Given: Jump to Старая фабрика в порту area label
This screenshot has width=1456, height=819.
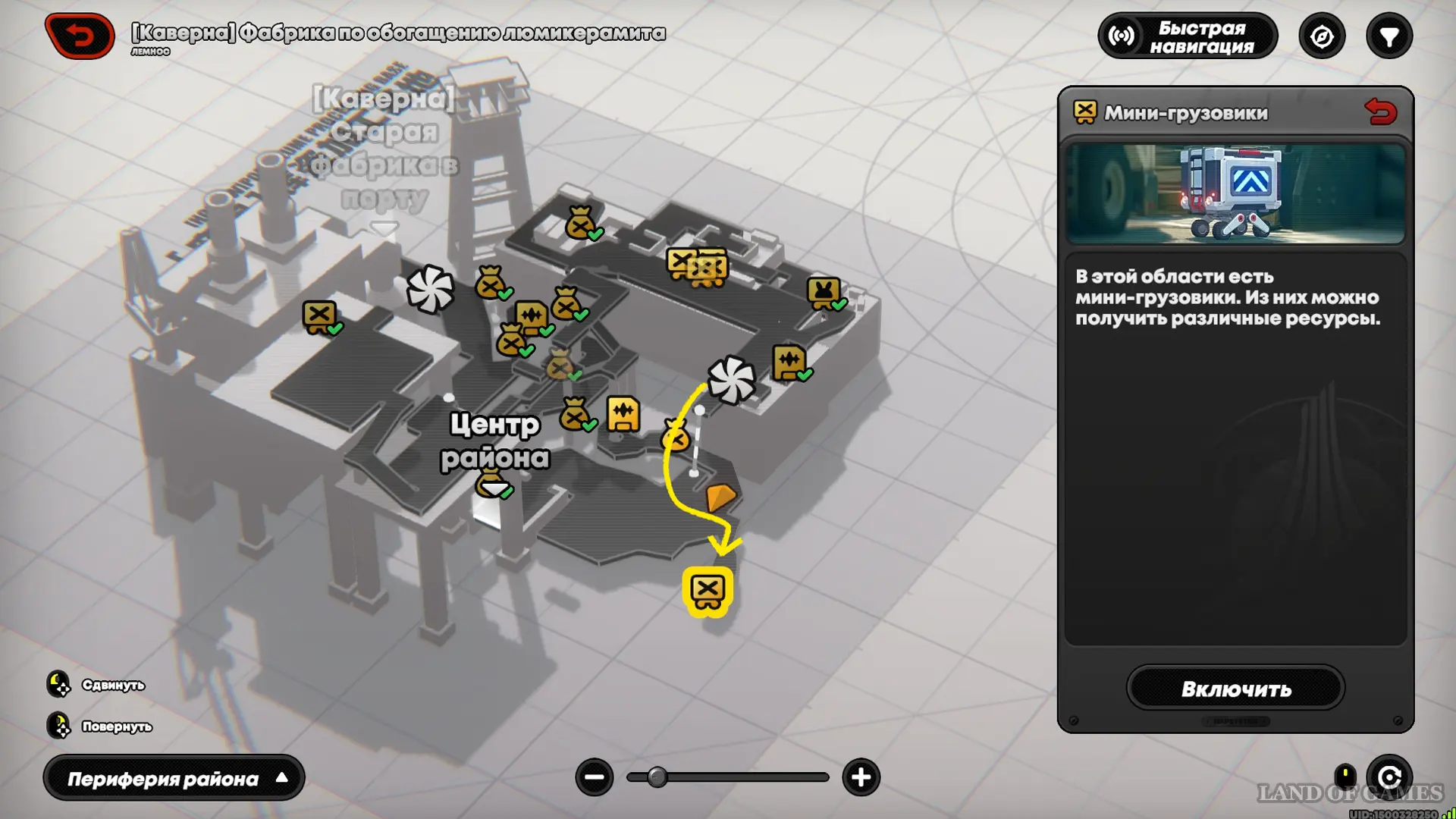Looking at the screenshot, I should click(384, 148).
